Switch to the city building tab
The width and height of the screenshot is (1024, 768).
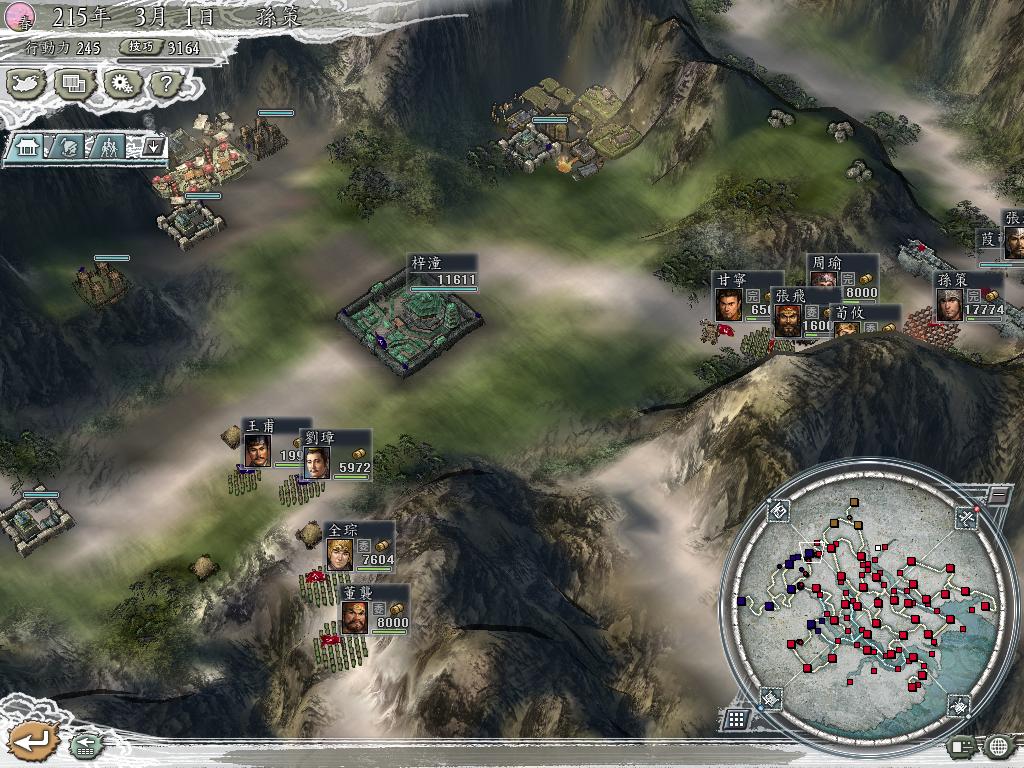[28, 146]
